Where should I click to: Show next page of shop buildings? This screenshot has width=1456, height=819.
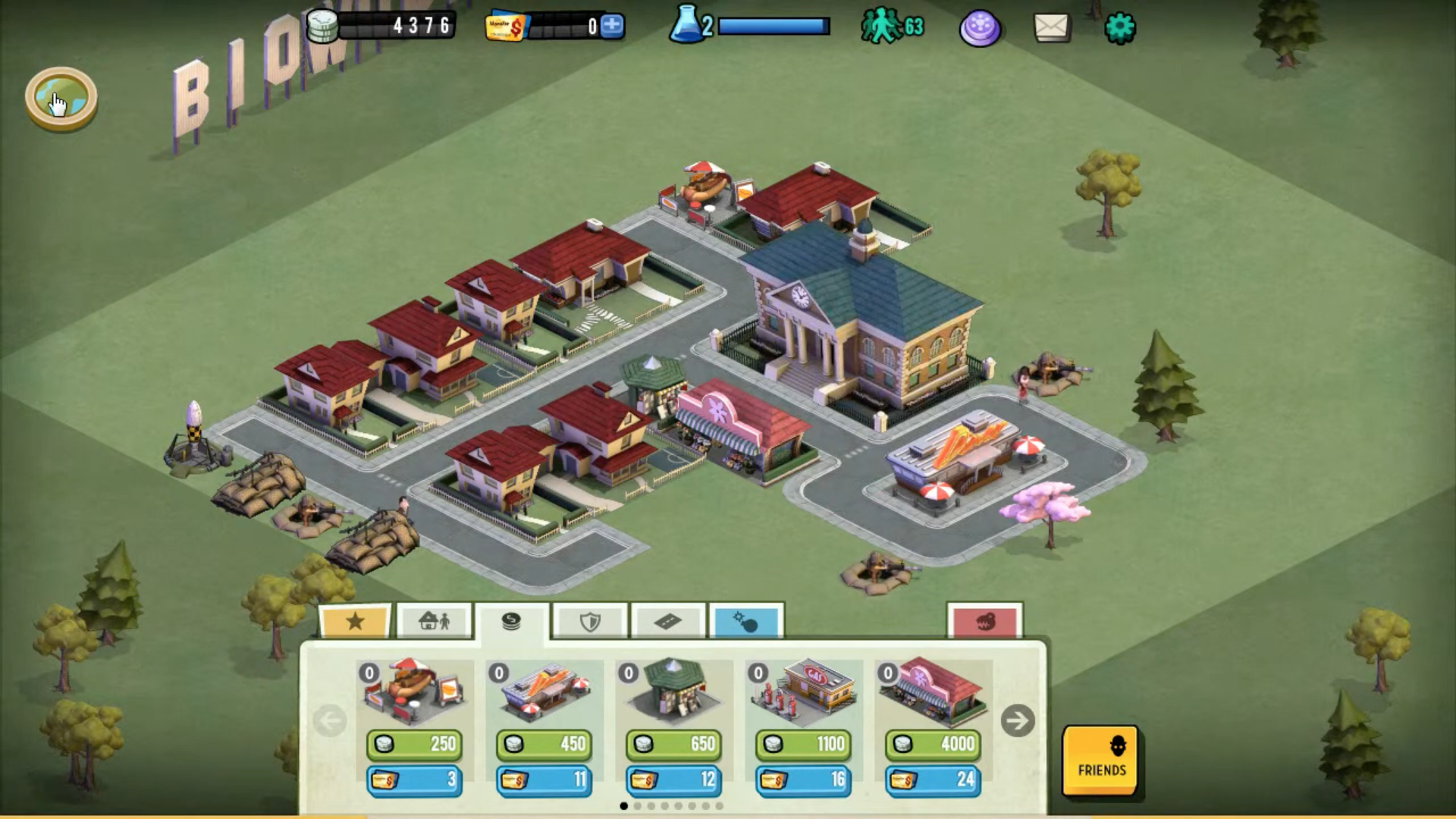tap(1017, 720)
